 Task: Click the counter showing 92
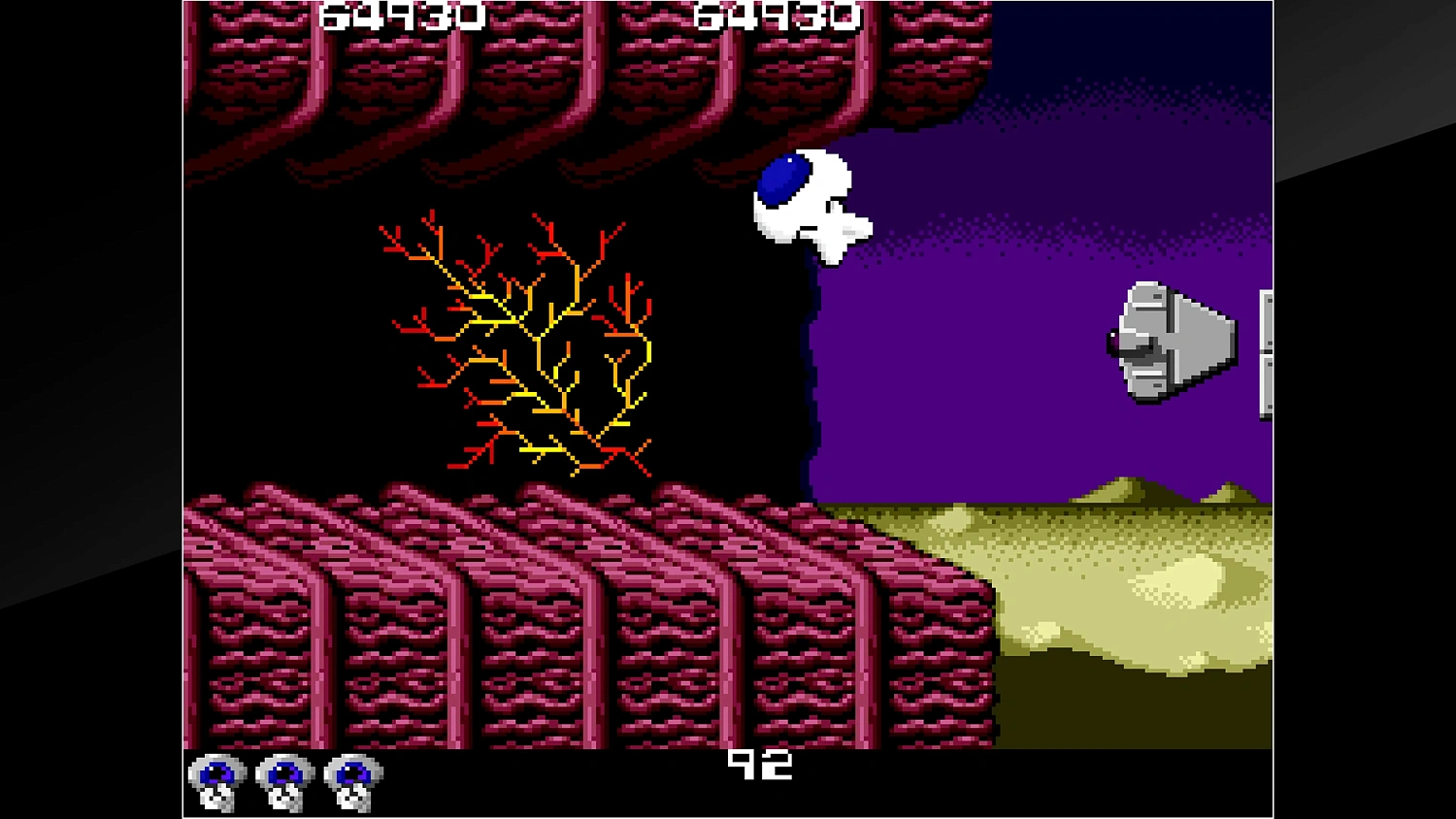(x=762, y=766)
